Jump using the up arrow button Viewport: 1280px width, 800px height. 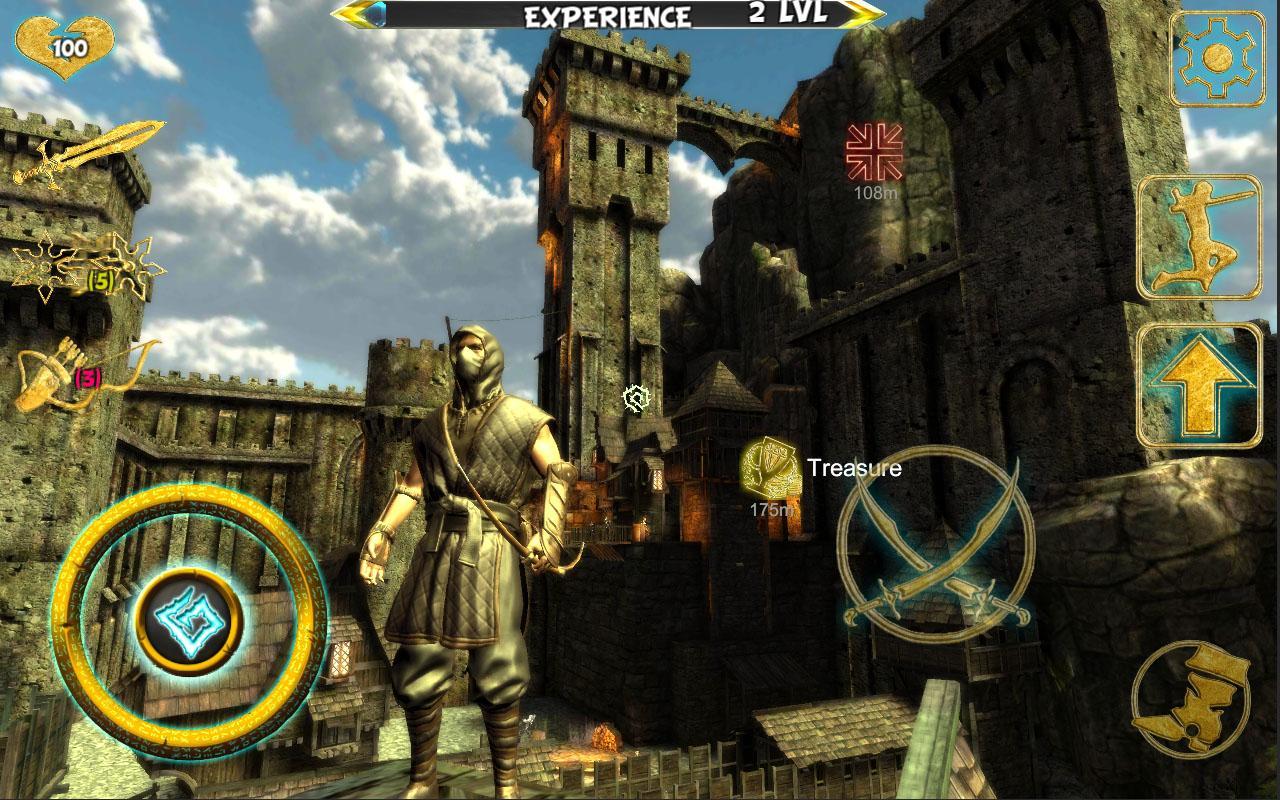1199,385
